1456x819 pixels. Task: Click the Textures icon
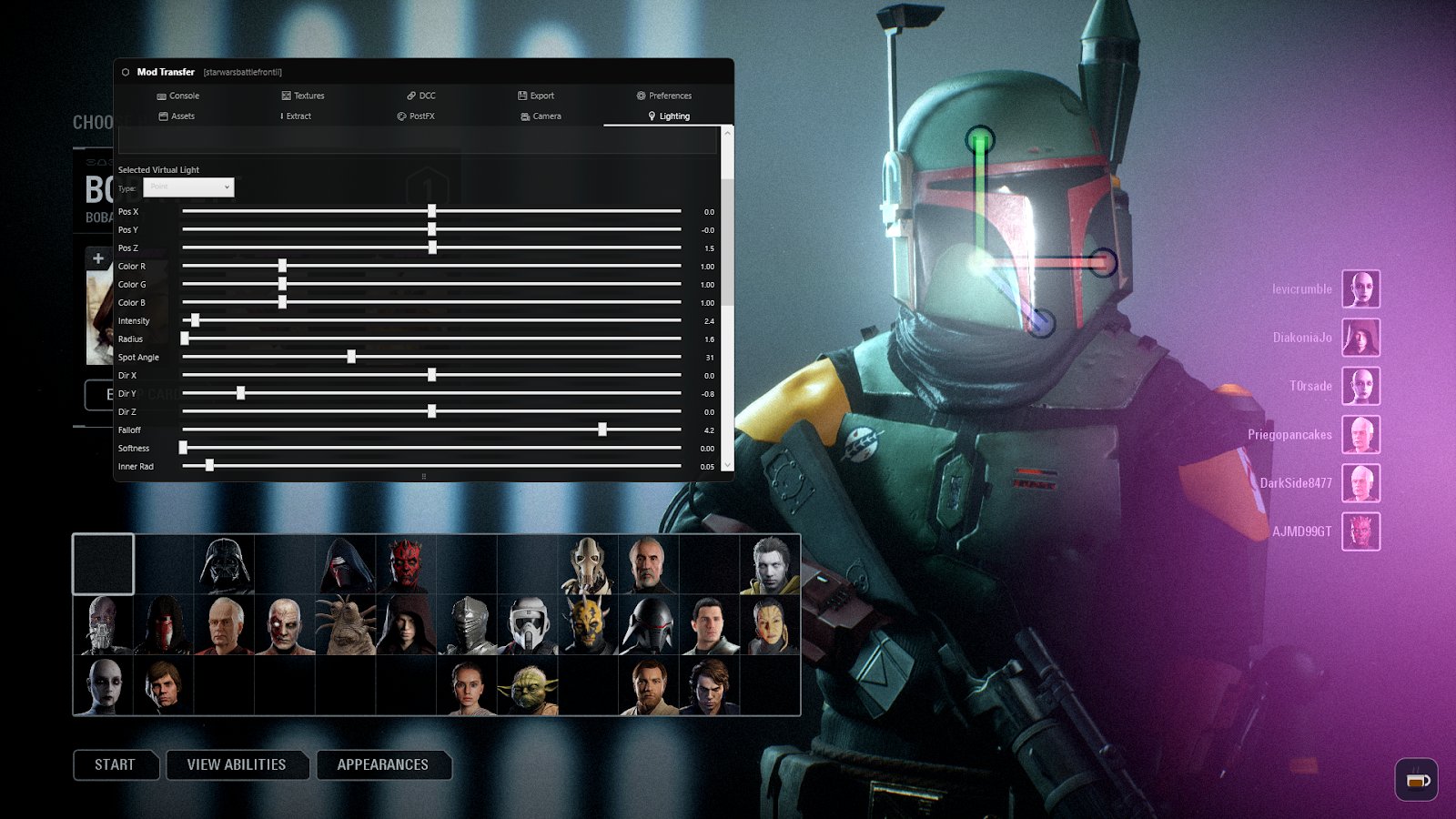click(x=285, y=96)
